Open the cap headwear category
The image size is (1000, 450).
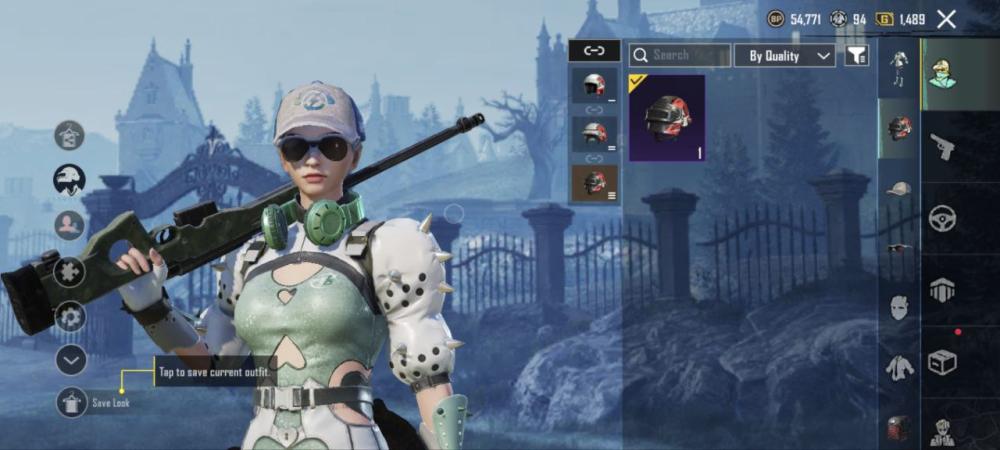click(899, 188)
